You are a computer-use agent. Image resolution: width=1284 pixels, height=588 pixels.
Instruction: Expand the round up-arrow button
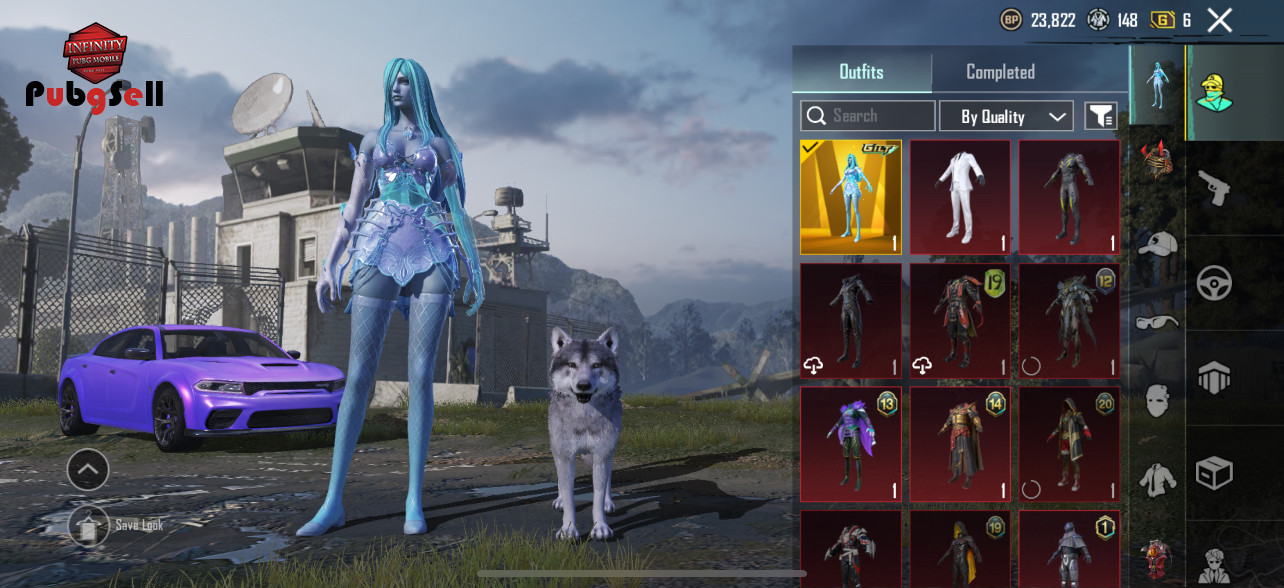(88, 468)
